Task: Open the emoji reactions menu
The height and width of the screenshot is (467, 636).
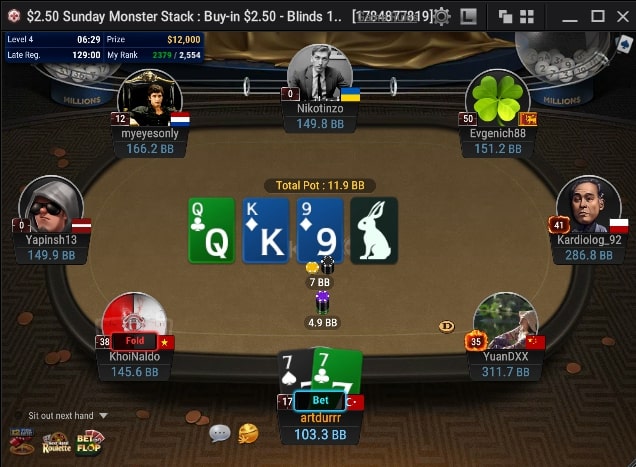Action: (x=248, y=433)
